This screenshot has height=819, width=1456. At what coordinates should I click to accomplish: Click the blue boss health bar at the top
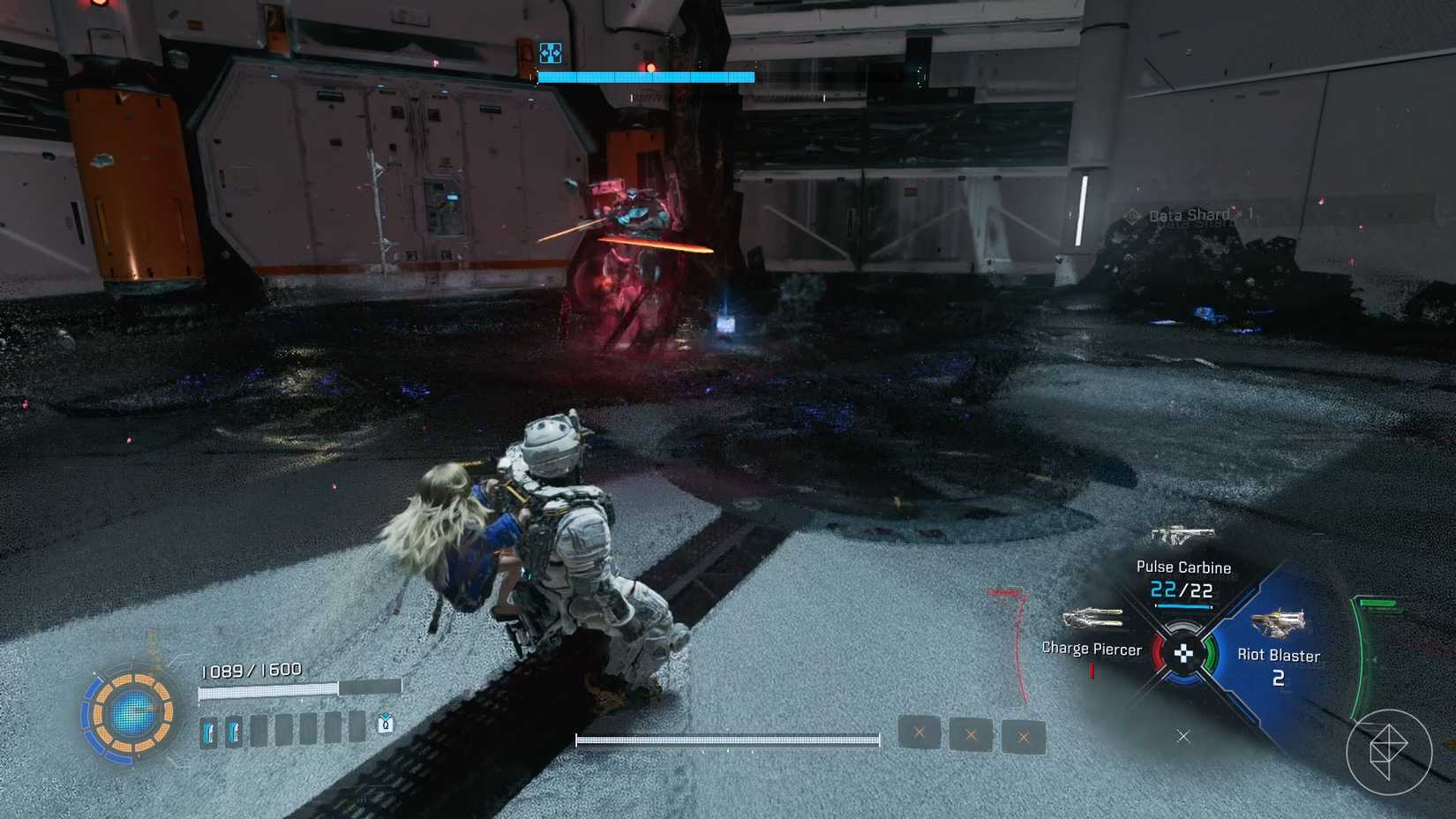(x=644, y=76)
